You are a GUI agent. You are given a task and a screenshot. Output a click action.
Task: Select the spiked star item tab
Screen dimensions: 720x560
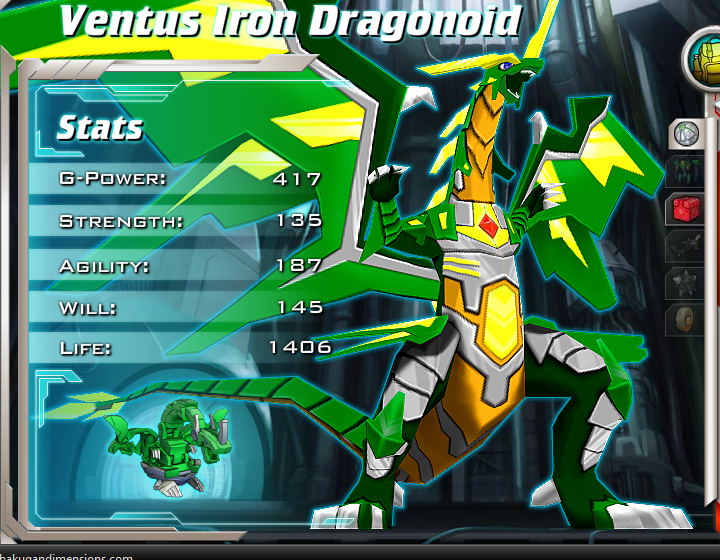[x=685, y=284]
